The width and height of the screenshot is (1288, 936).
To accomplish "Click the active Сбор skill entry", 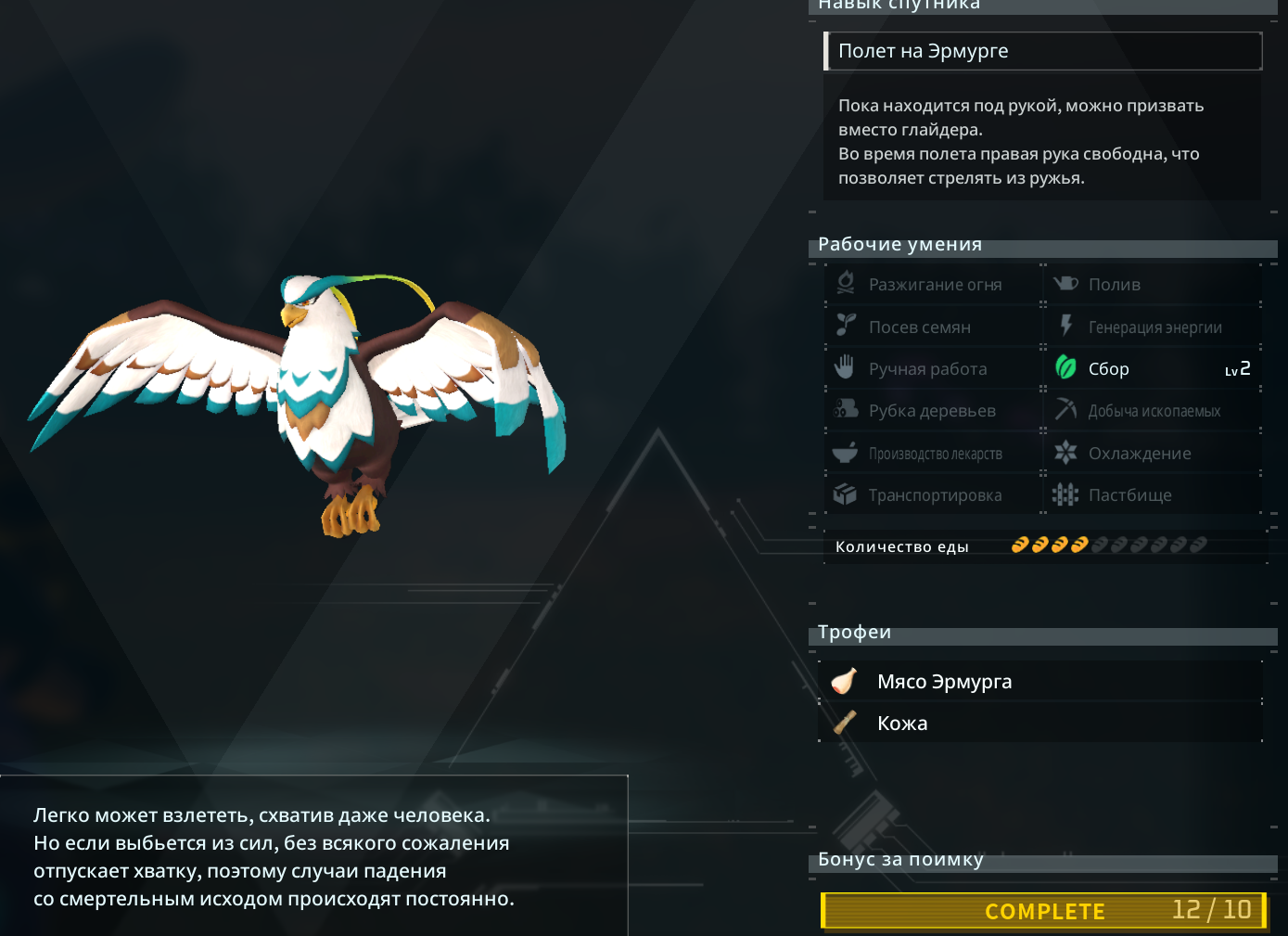I will [1153, 369].
